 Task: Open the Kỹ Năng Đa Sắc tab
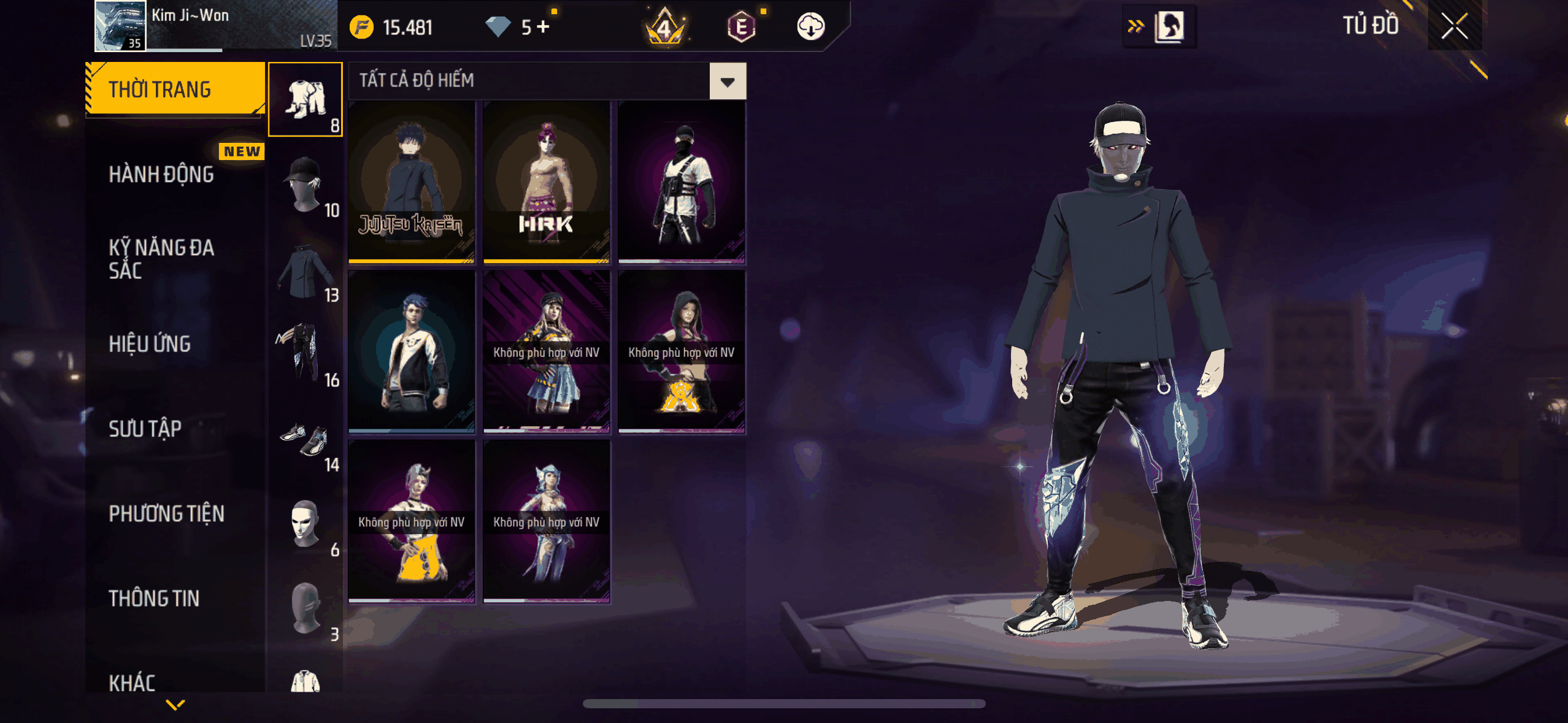coord(162,259)
